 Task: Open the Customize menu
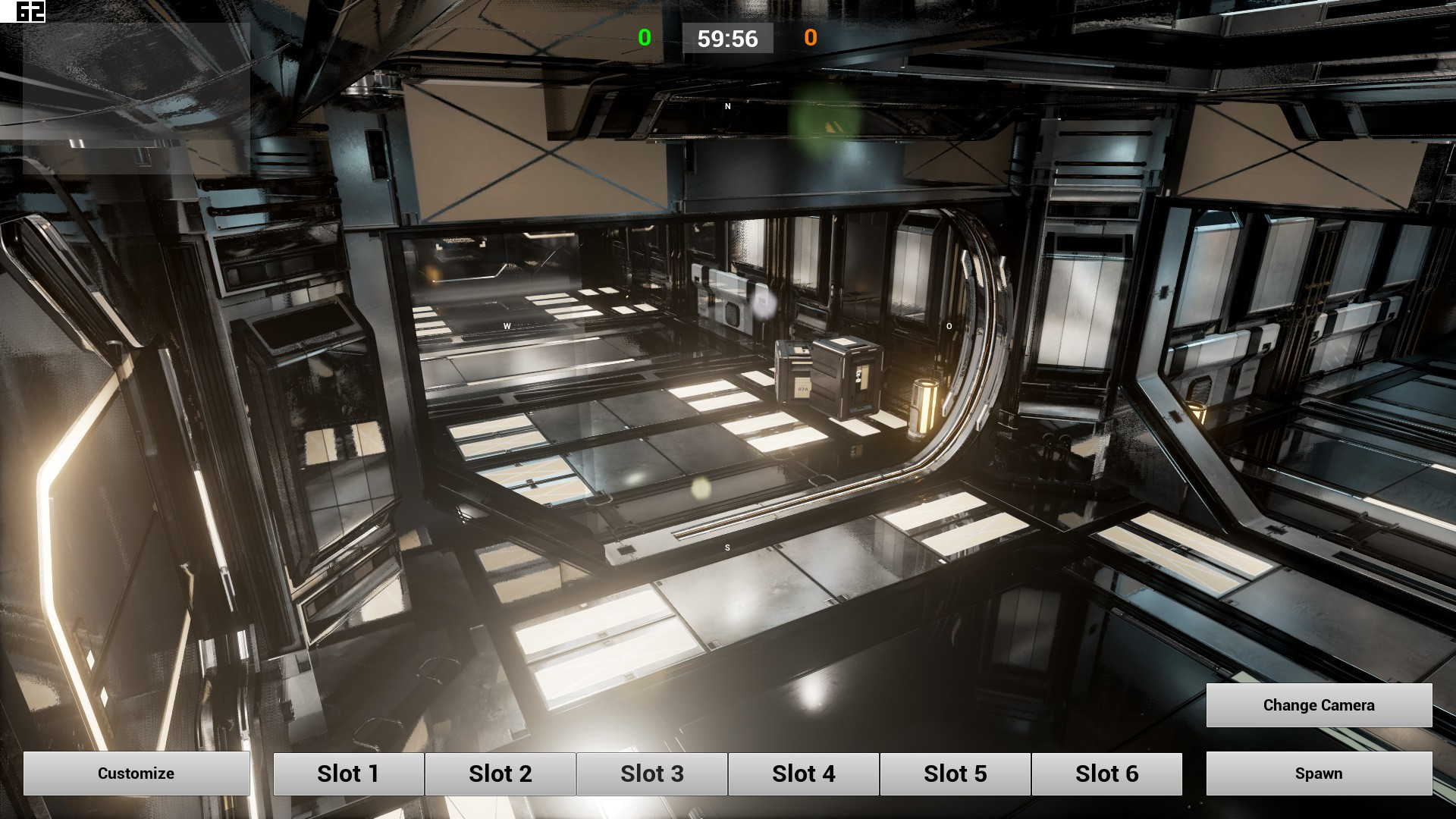point(136,773)
